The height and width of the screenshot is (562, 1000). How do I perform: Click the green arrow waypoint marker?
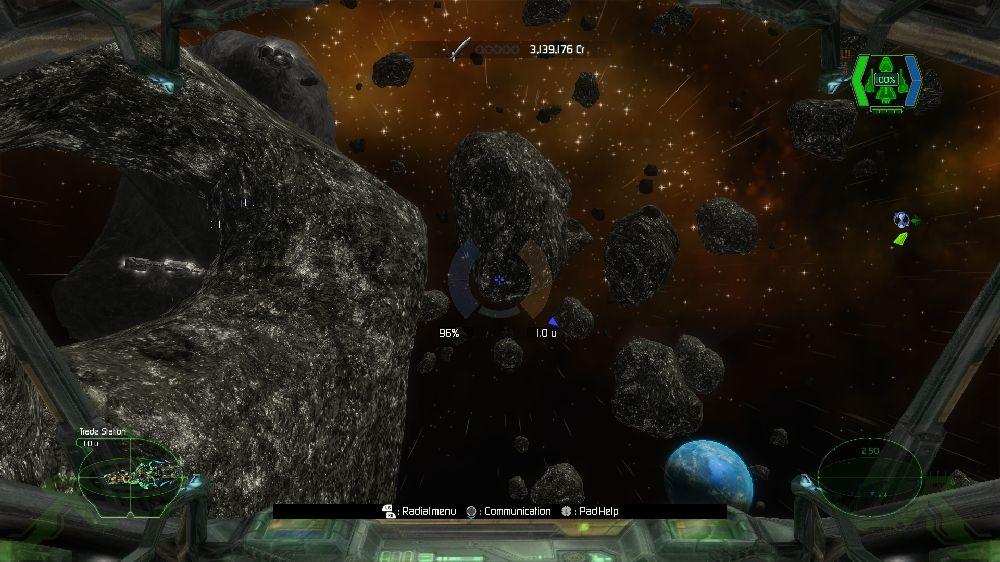pos(901,239)
